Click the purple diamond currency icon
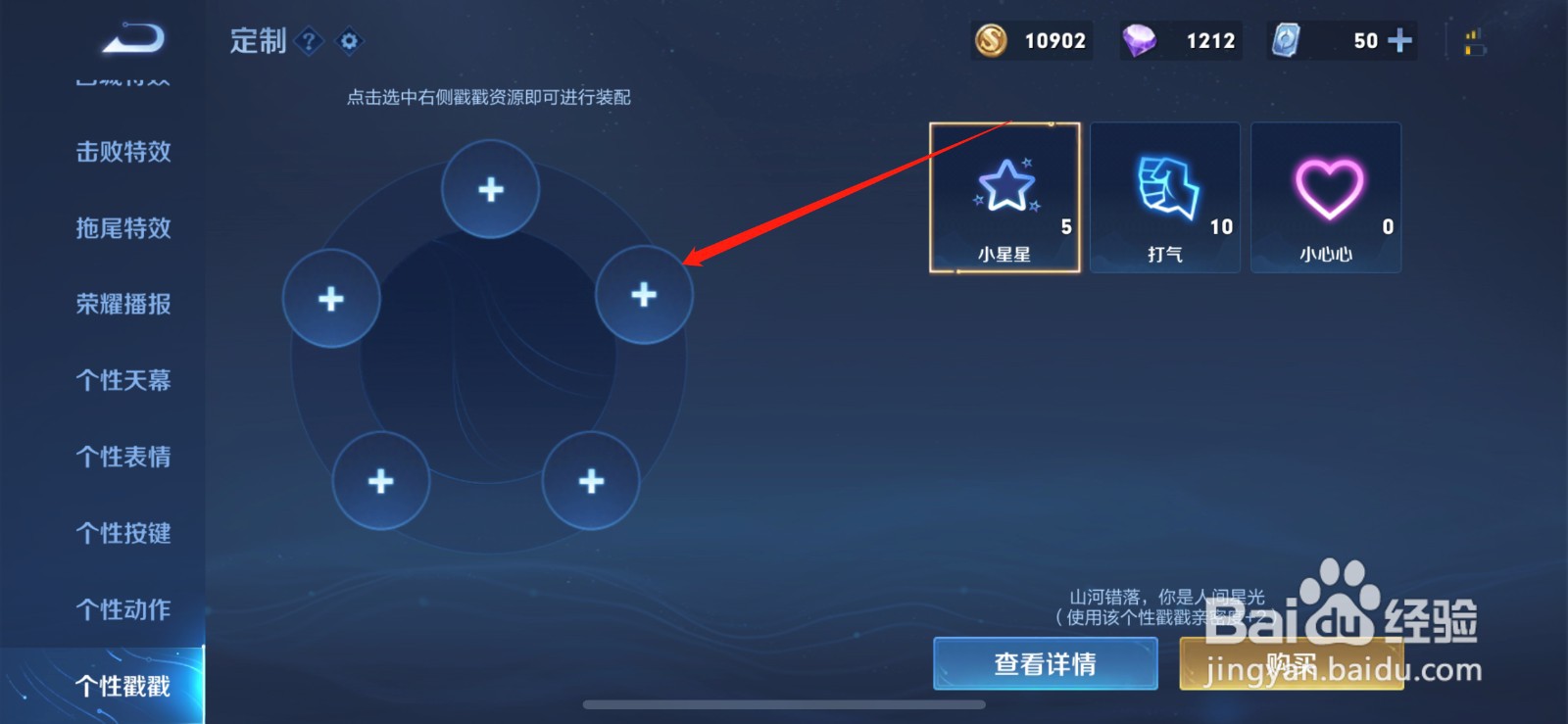 point(1142,41)
